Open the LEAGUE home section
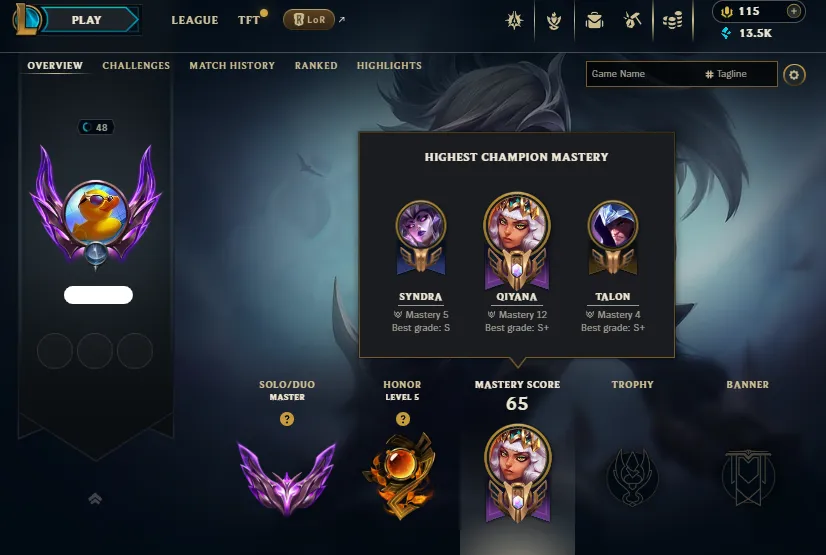The image size is (826, 555). coord(195,20)
